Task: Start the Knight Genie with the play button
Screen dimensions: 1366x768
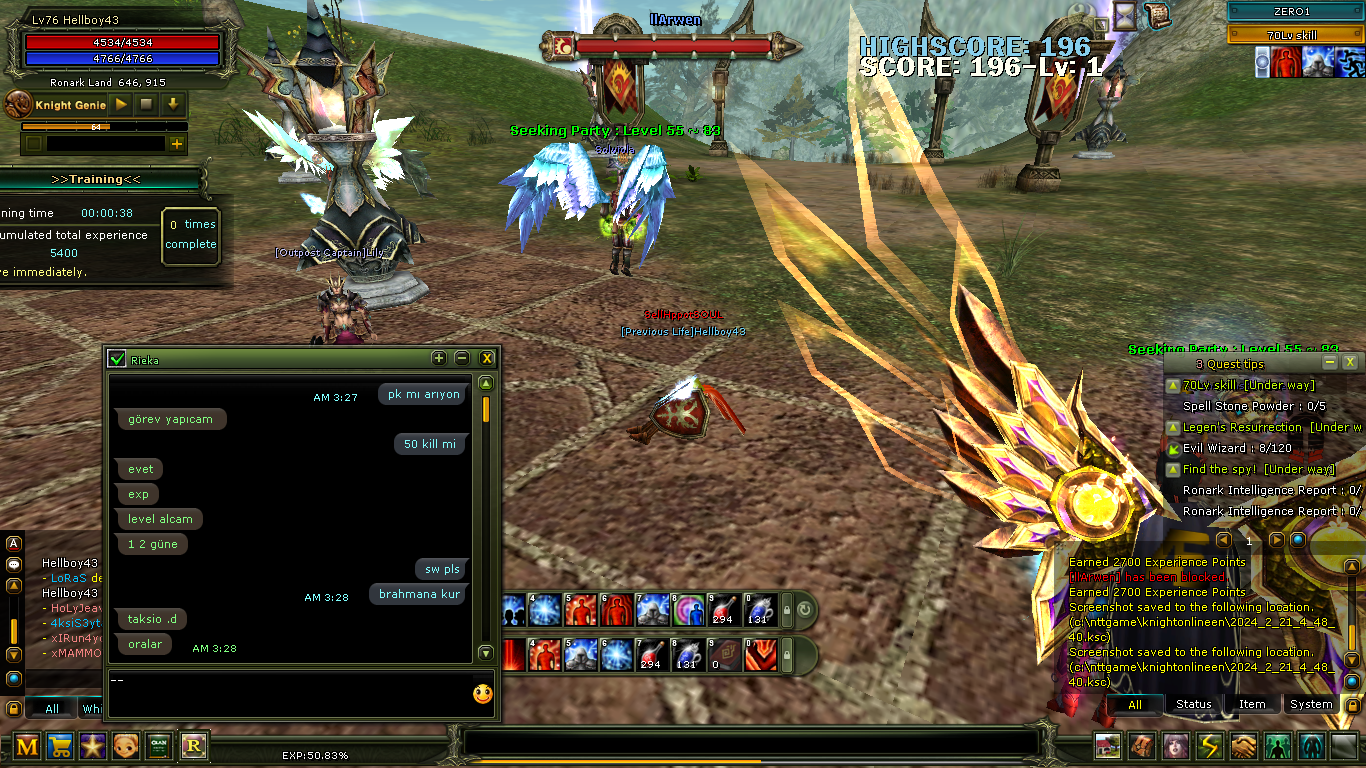Action: [x=121, y=104]
